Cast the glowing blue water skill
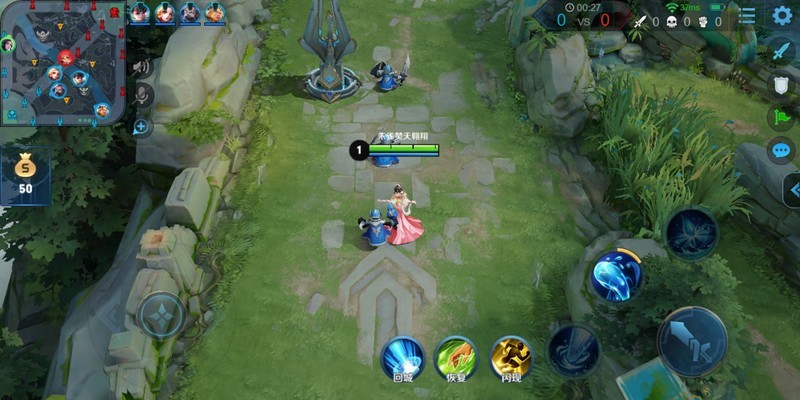Viewport: 800px width, 400px height. pyautogui.click(x=616, y=275)
